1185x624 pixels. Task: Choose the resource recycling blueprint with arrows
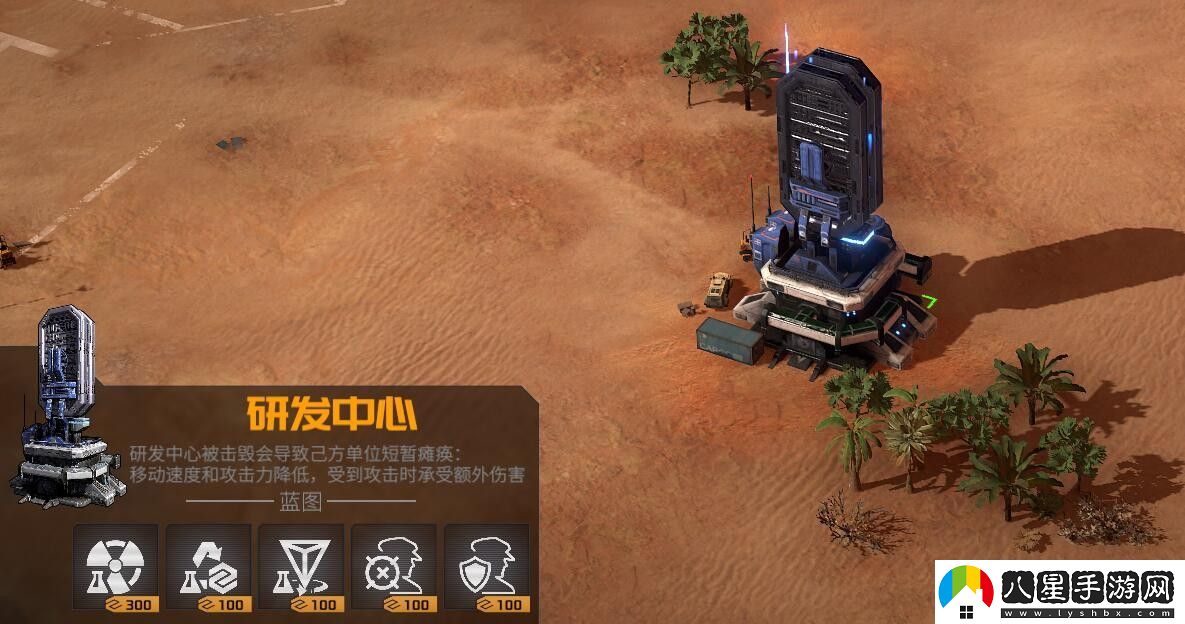coord(208,567)
